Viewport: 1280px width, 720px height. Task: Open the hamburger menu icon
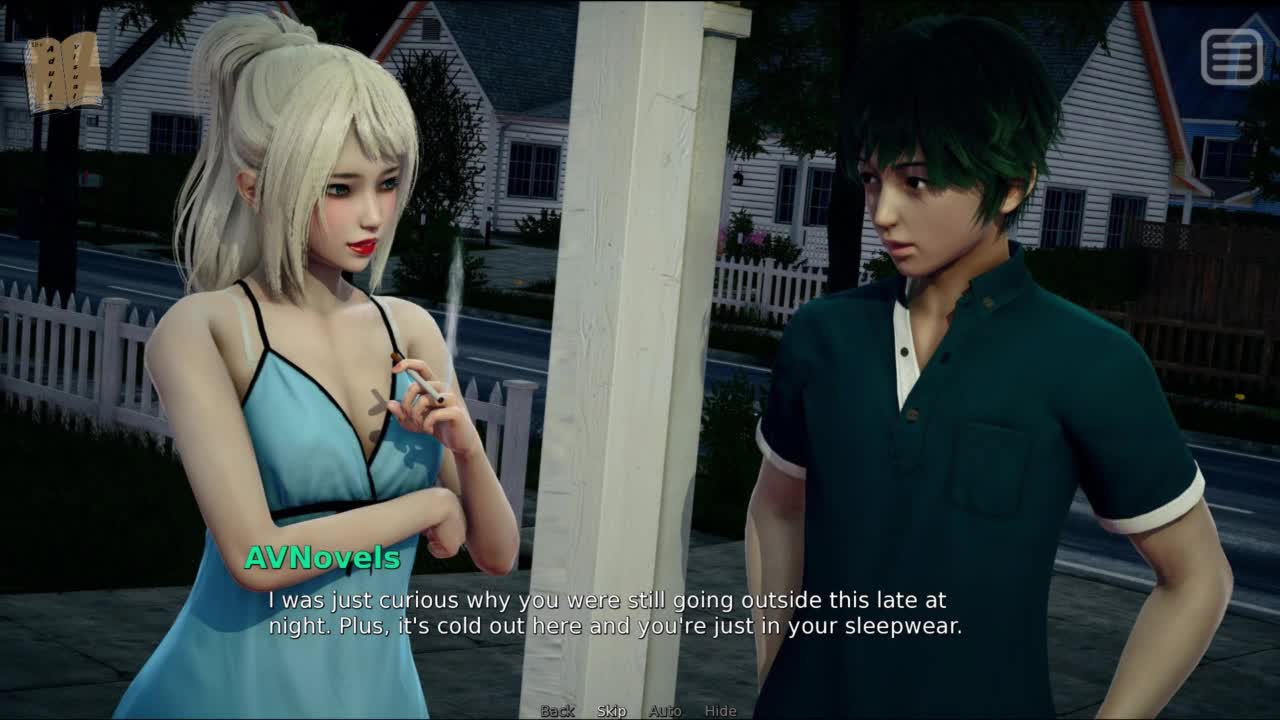(1232, 56)
